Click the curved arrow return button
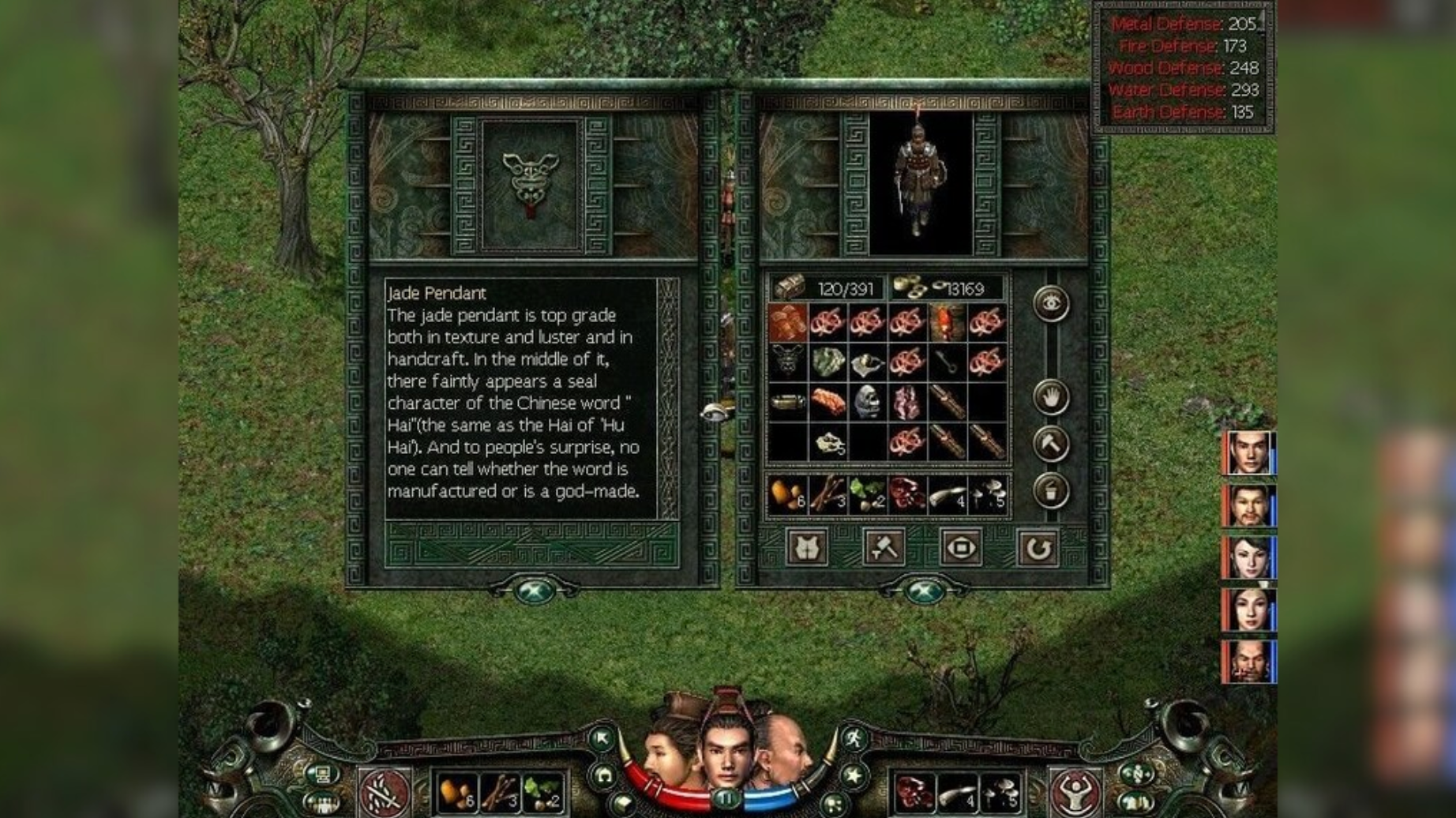The height and width of the screenshot is (818, 1456). [x=1038, y=547]
